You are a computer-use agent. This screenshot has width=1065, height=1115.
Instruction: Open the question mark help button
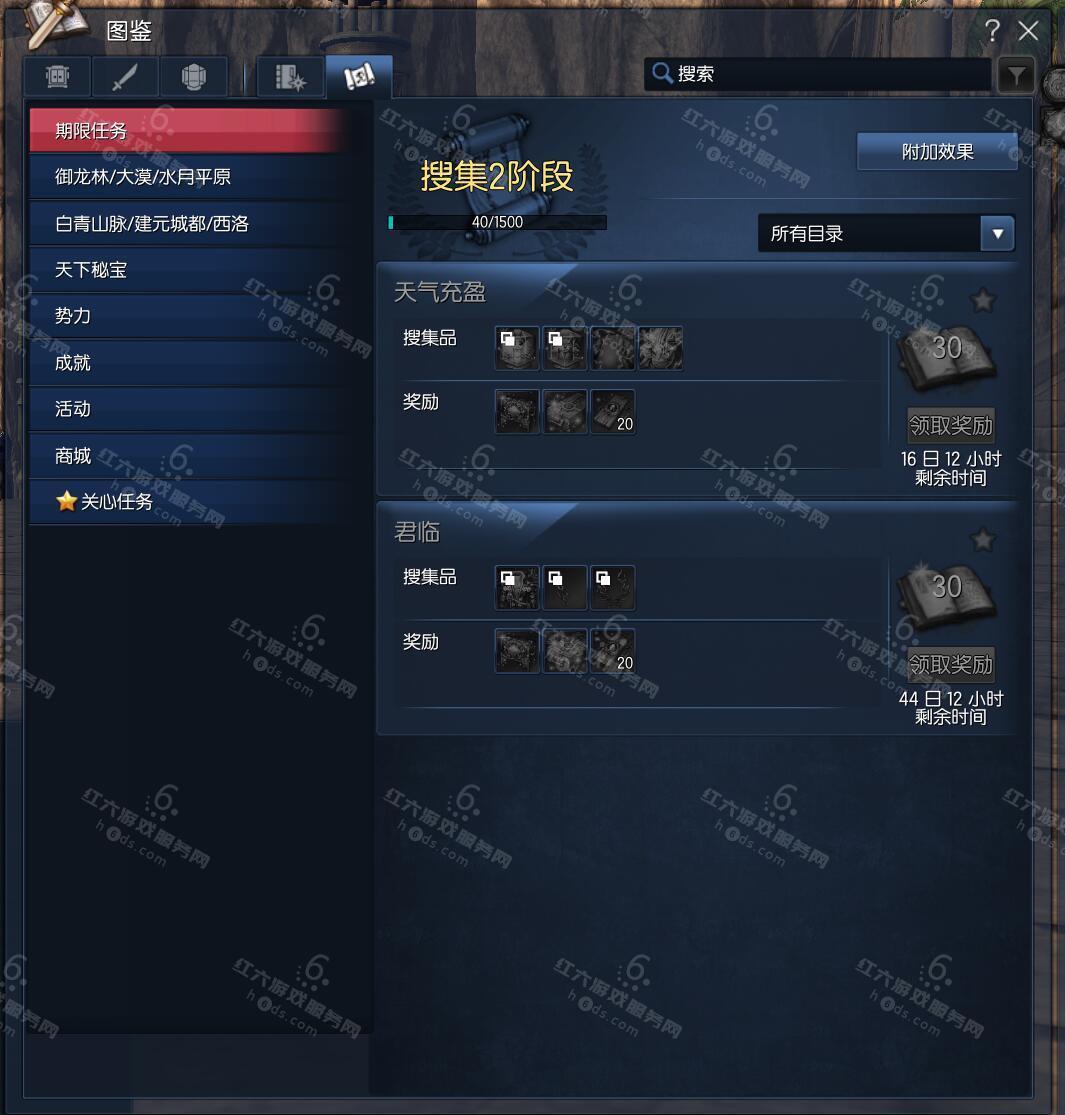click(x=992, y=31)
